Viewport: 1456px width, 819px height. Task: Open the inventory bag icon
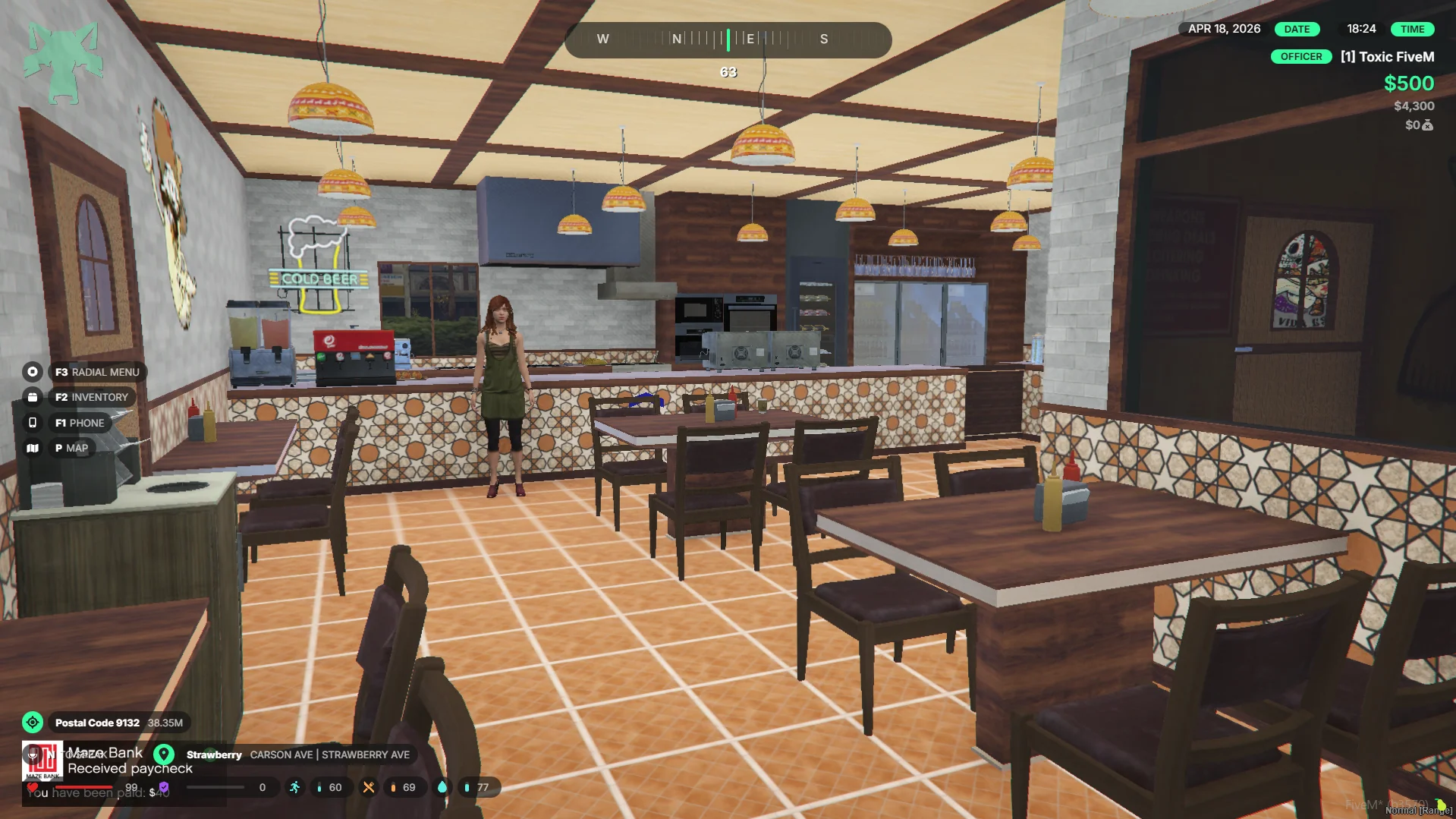pyautogui.click(x=32, y=397)
